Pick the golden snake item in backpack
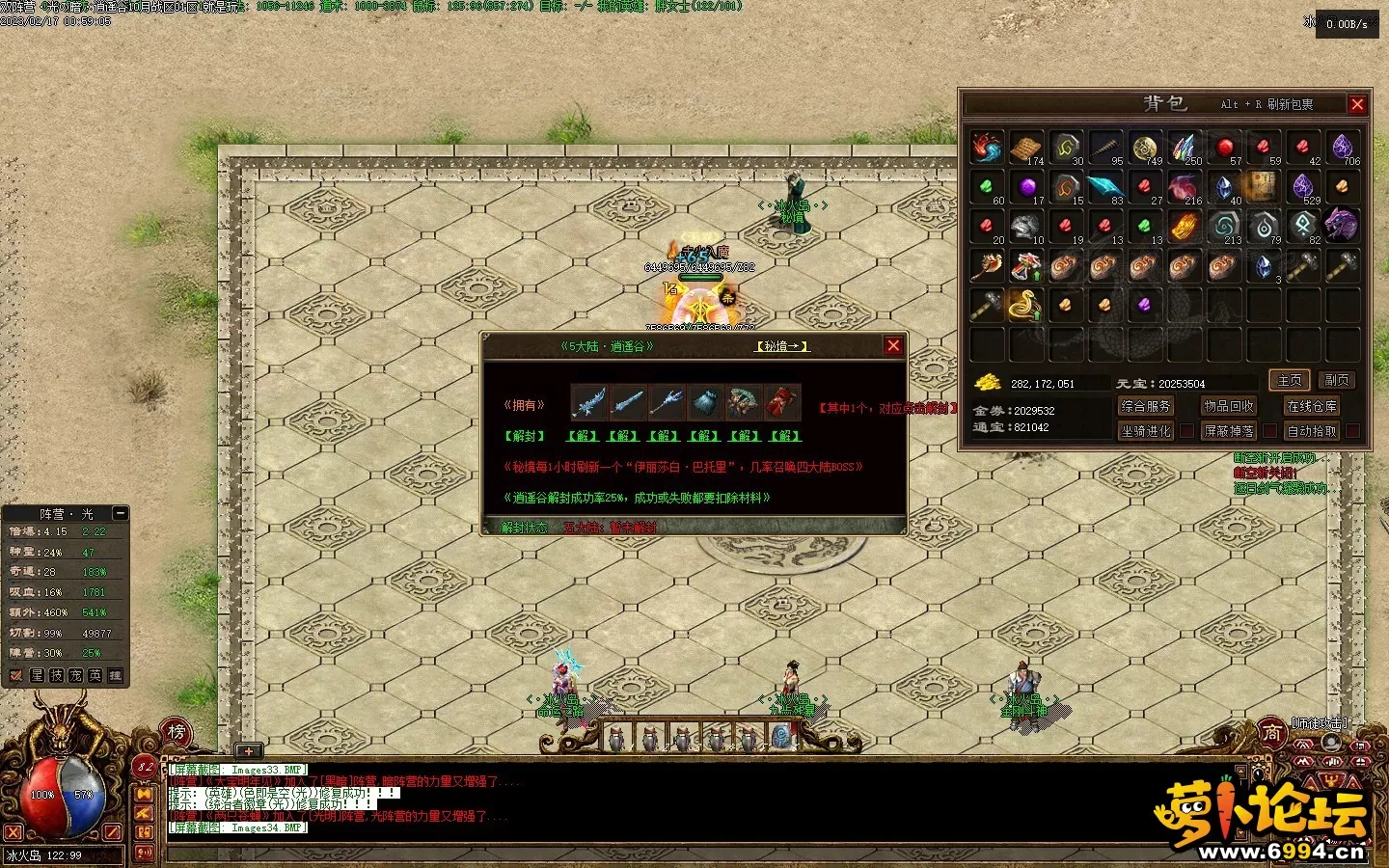The width and height of the screenshot is (1389, 868). (x=1025, y=305)
